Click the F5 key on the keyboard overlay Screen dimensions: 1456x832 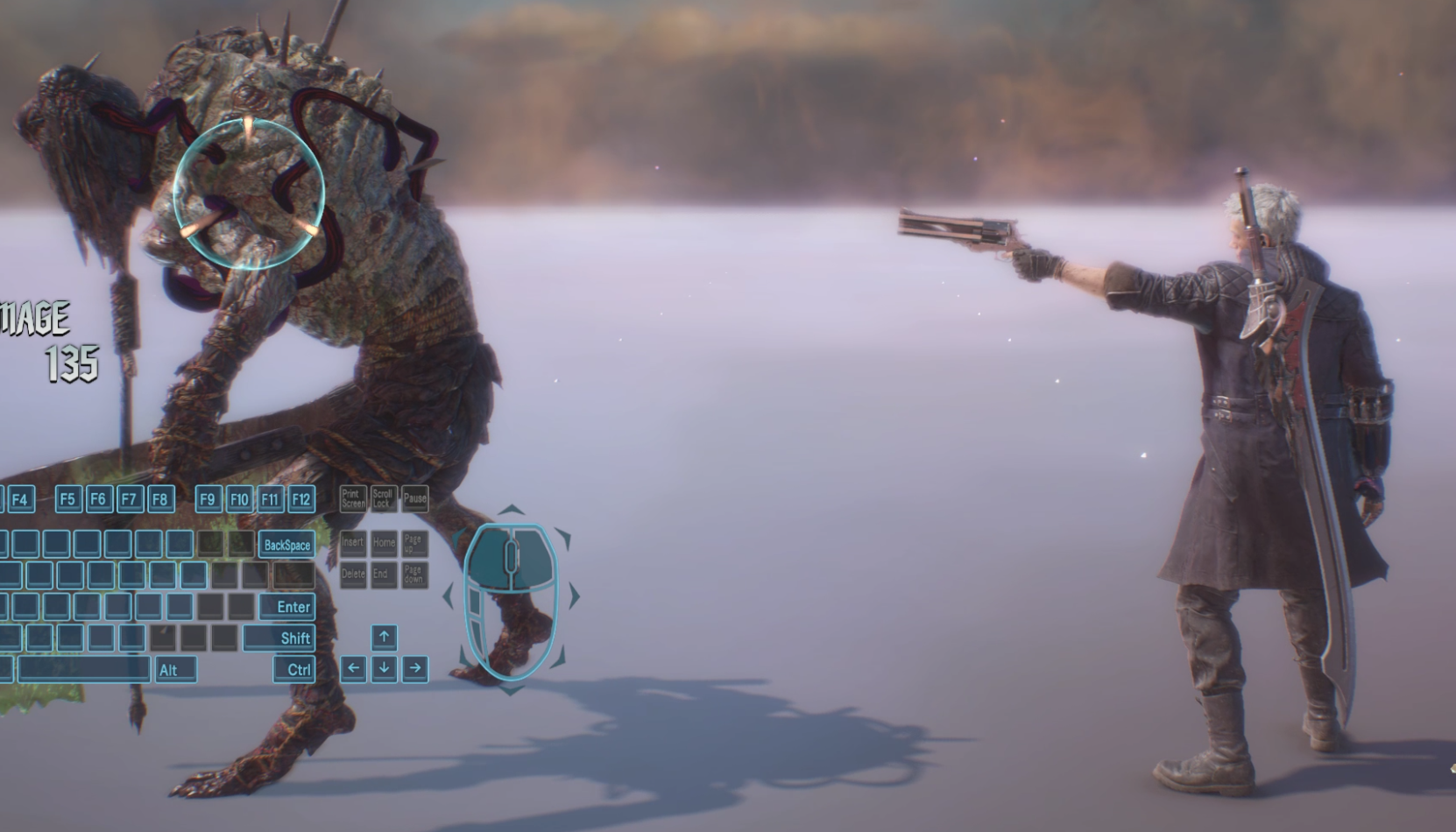[x=67, y=499]
